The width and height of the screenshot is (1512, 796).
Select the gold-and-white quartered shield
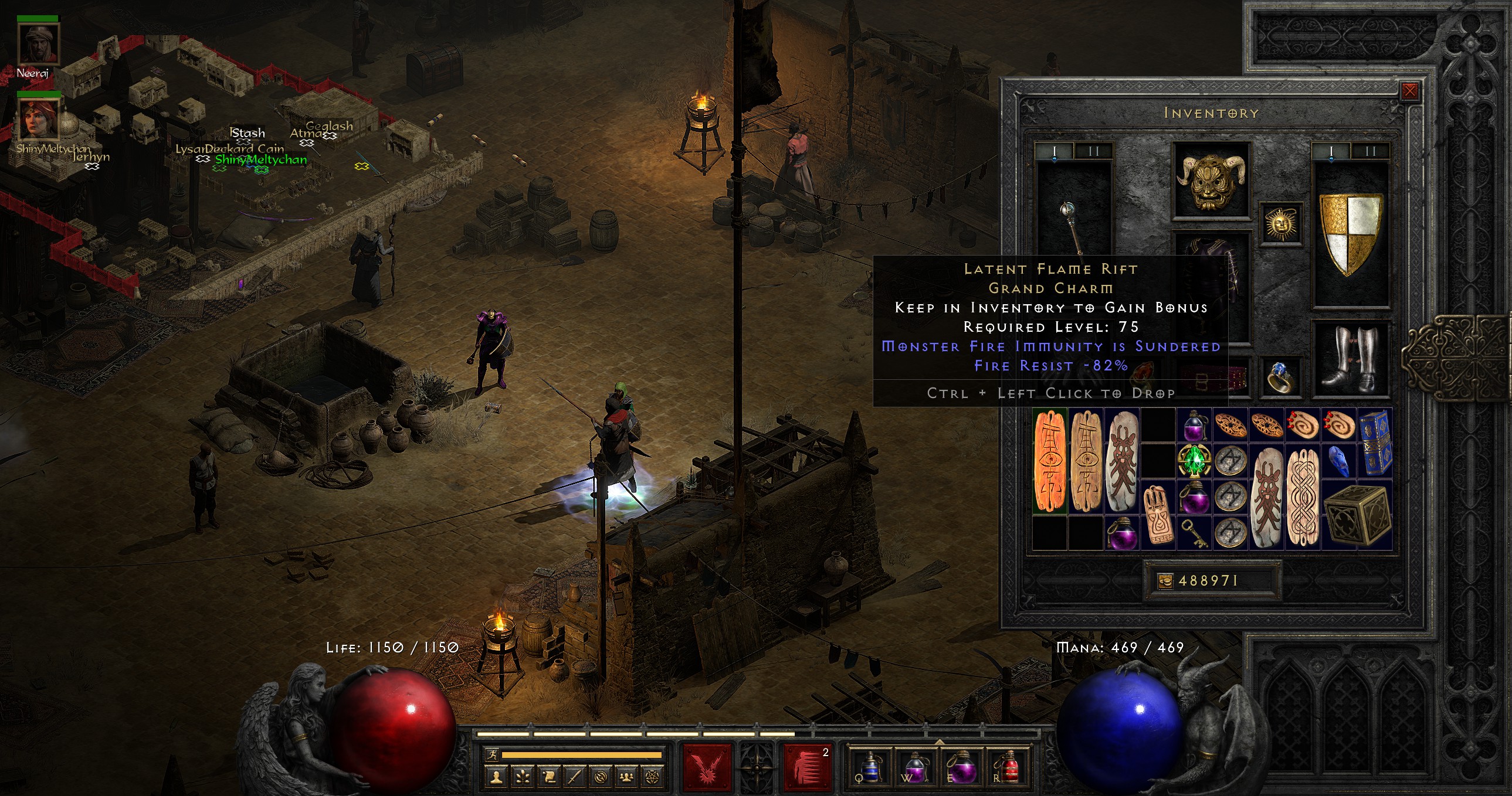click(x=1351, y=233)
